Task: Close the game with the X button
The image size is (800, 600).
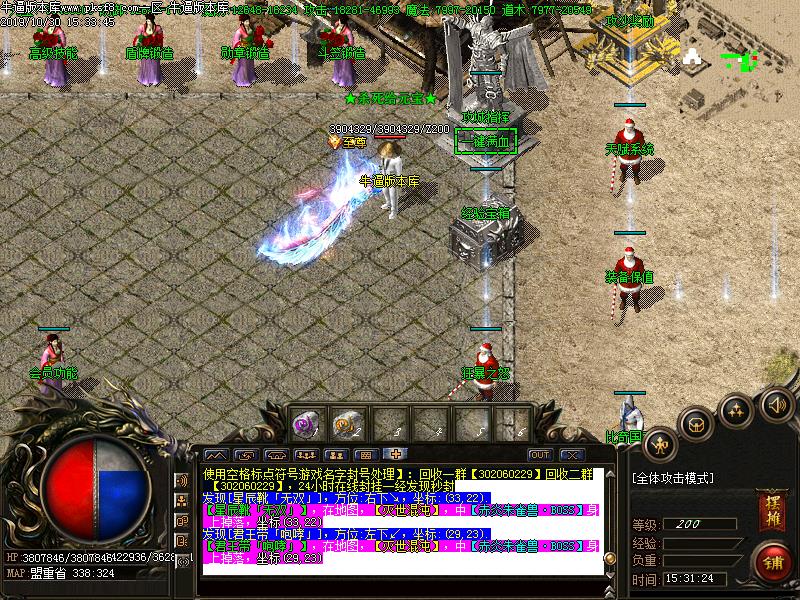Action: pyautogui.click(x=571, y=454)
